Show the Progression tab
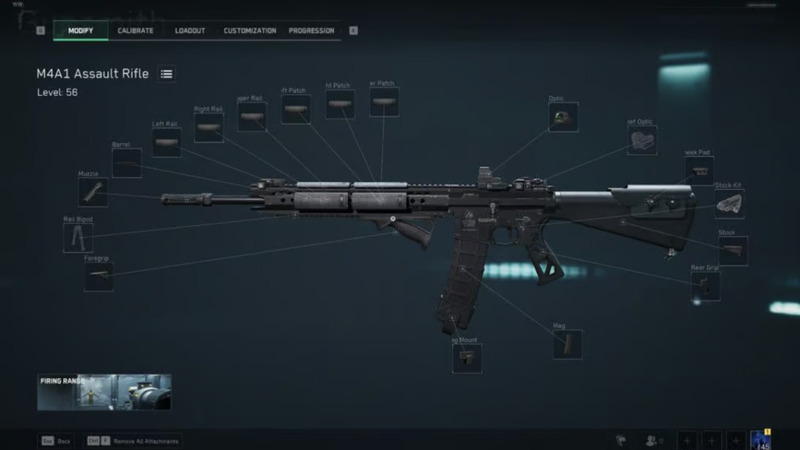Viewport: 800px width, 450px height. click(x=312, y=31)
